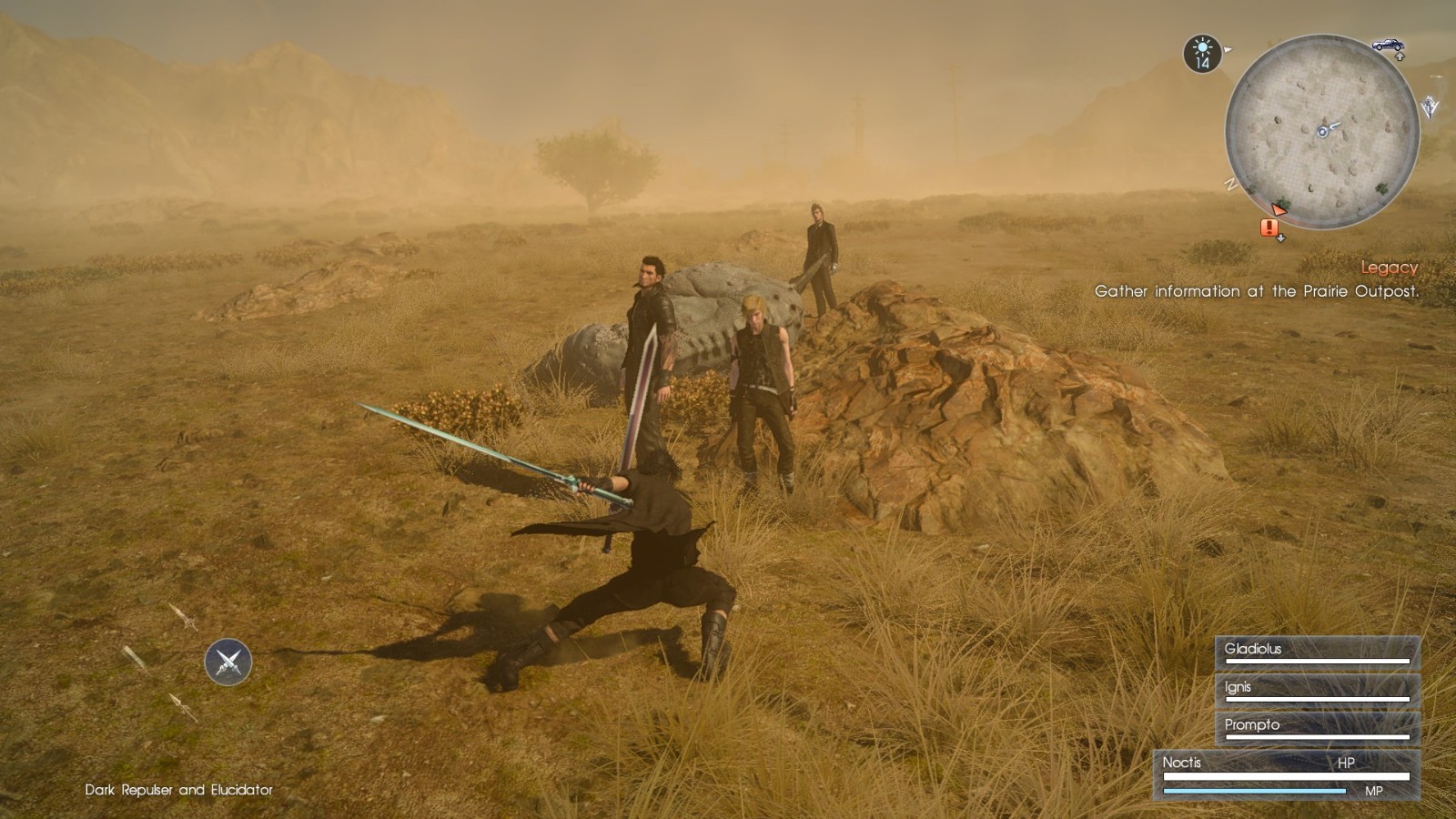Expand the up arrow beneath the Regalia icon

[1400, 56]
